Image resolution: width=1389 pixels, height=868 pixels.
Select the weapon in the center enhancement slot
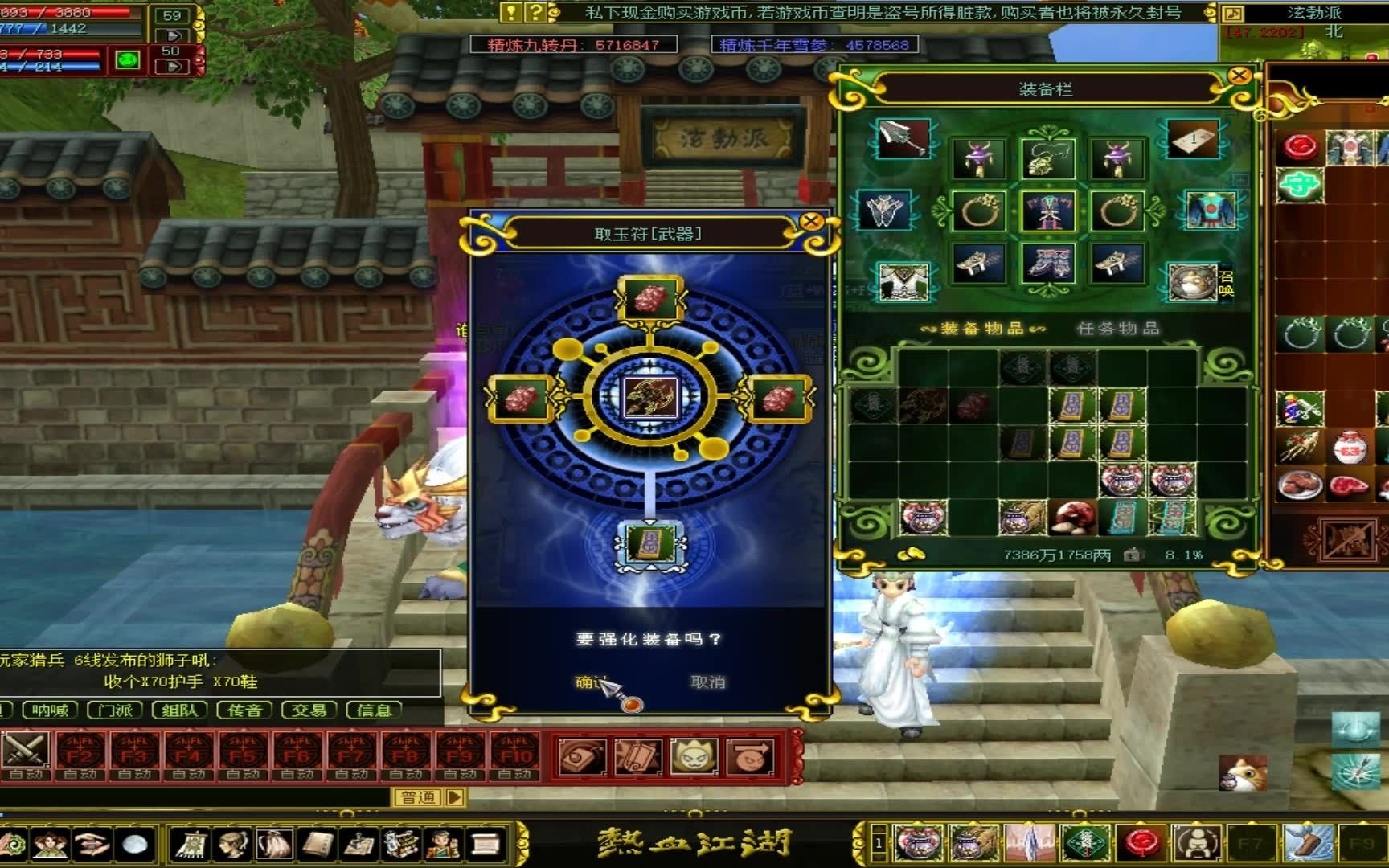coord(650,396)
